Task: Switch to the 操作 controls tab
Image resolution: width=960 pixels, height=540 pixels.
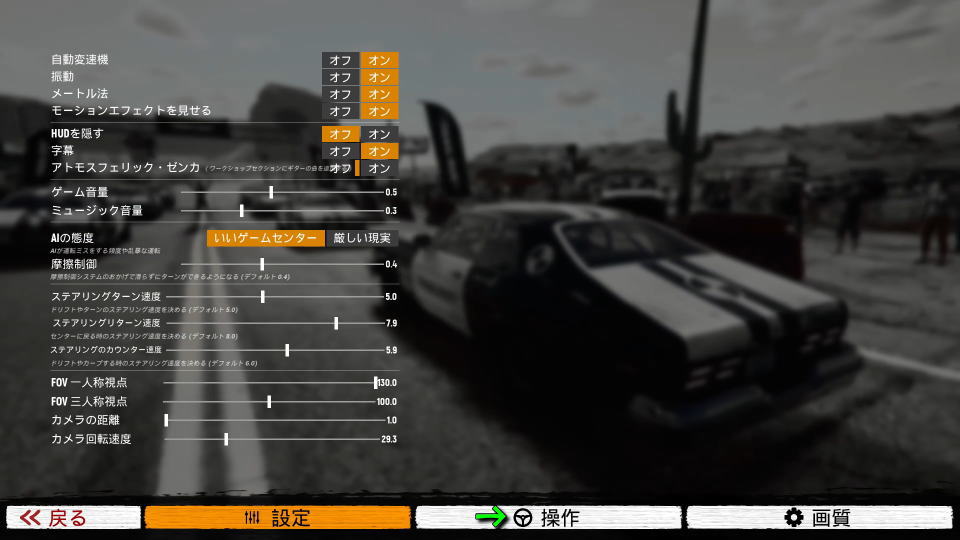Action: click(x=548, y=517)
